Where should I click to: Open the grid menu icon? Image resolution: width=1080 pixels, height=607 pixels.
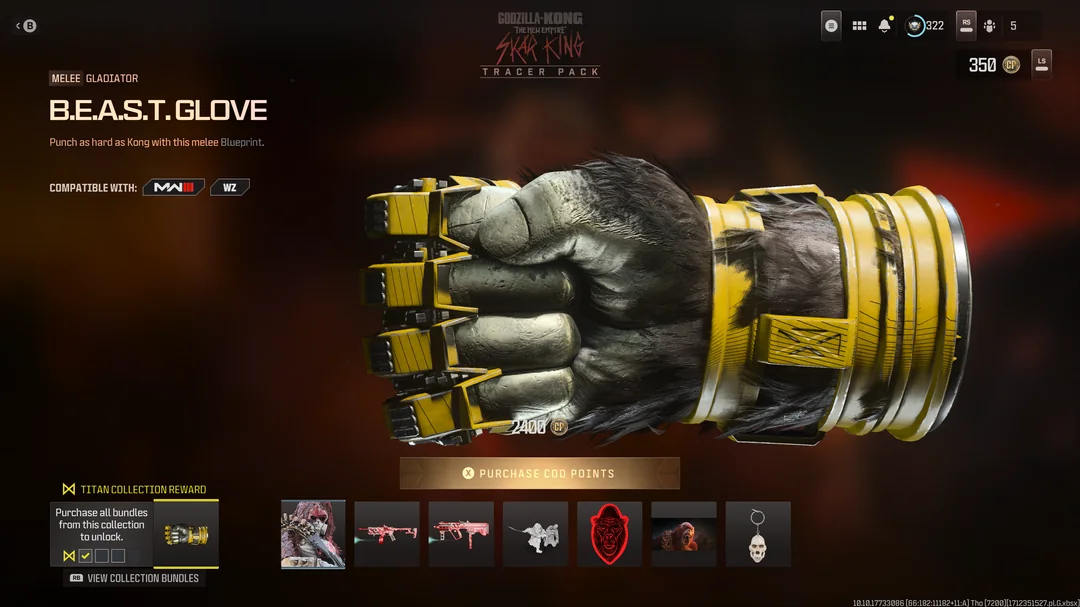(859, 26)
